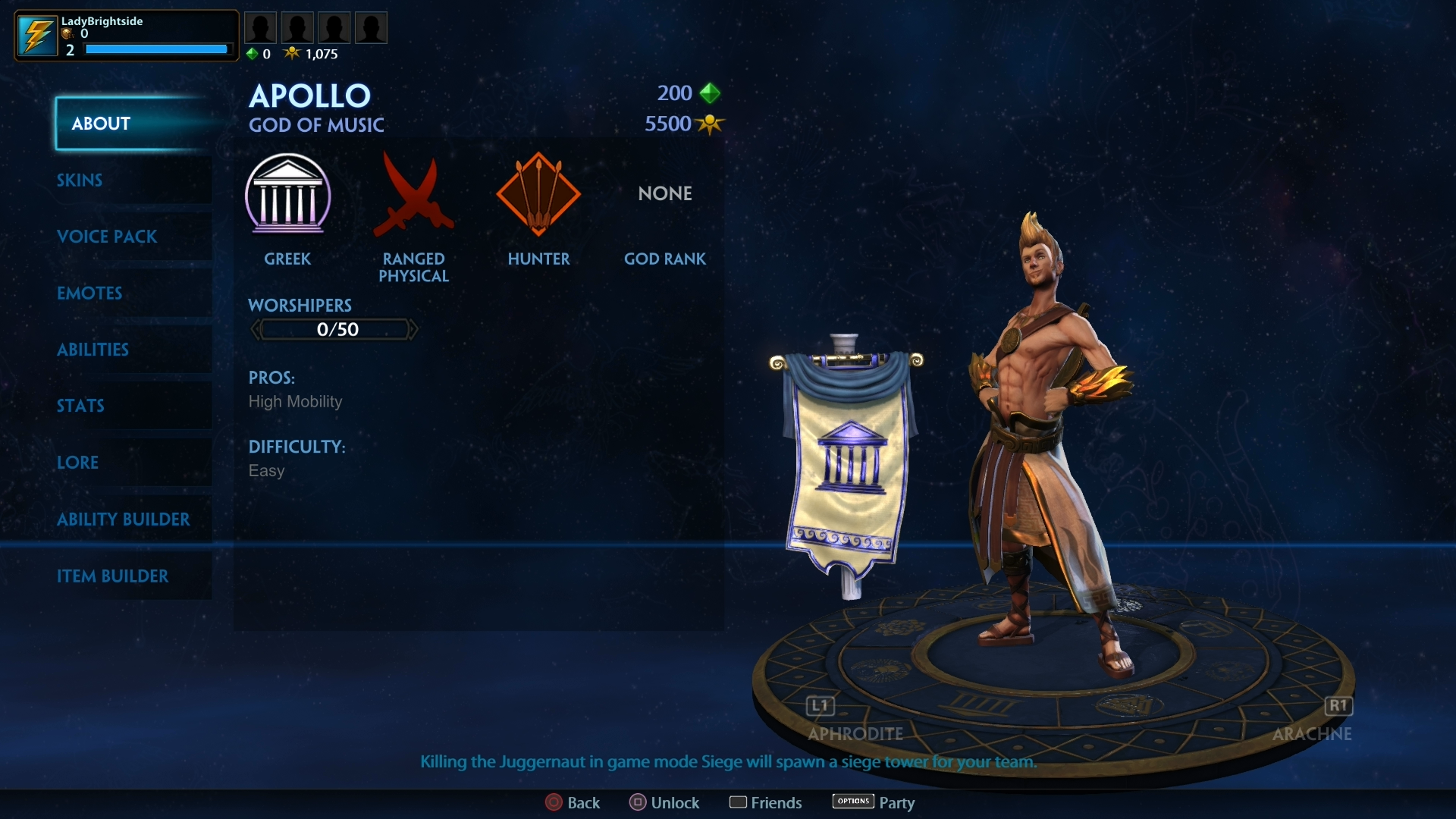Select the Abilities menu entry
Viewport: 1456px width, 819px height.
pyautogui.click(x=93, y=350)
